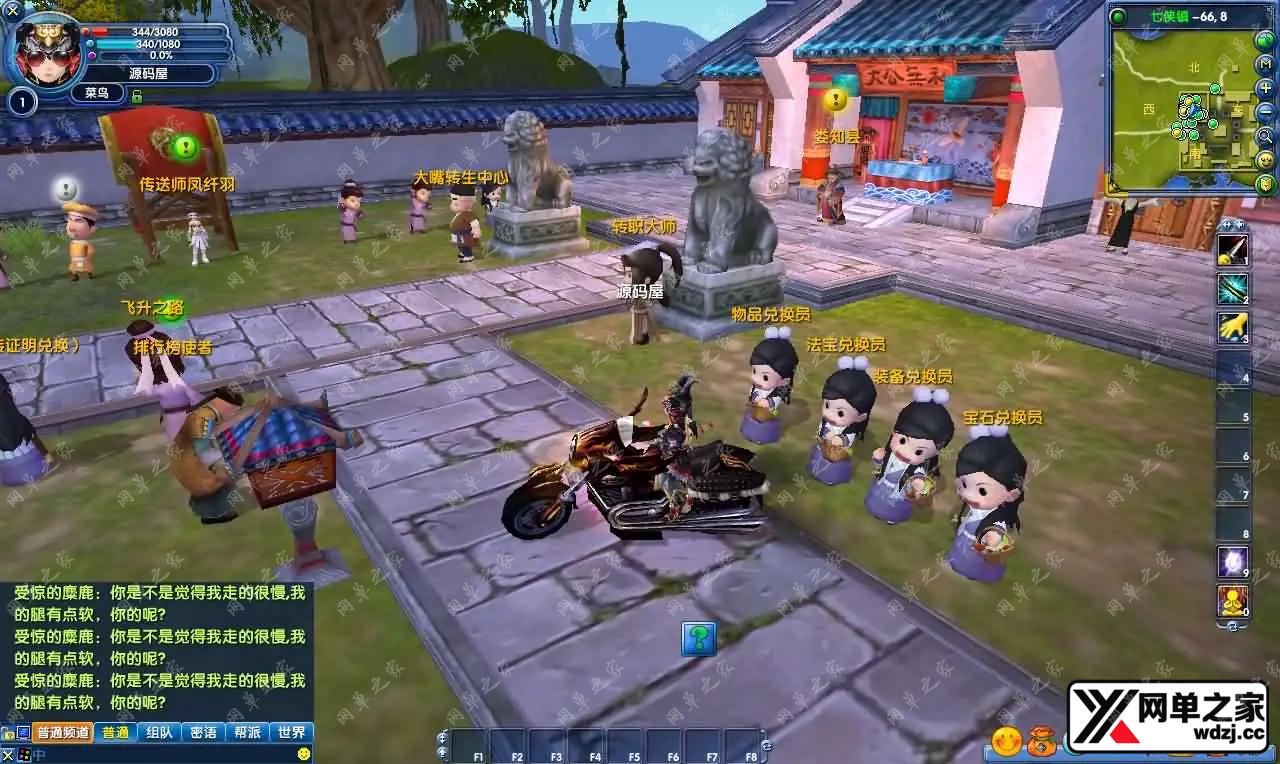
Task: Use the cyan slash skill in slot 2
Action: pyautogui.click(x=1232, y=288)
